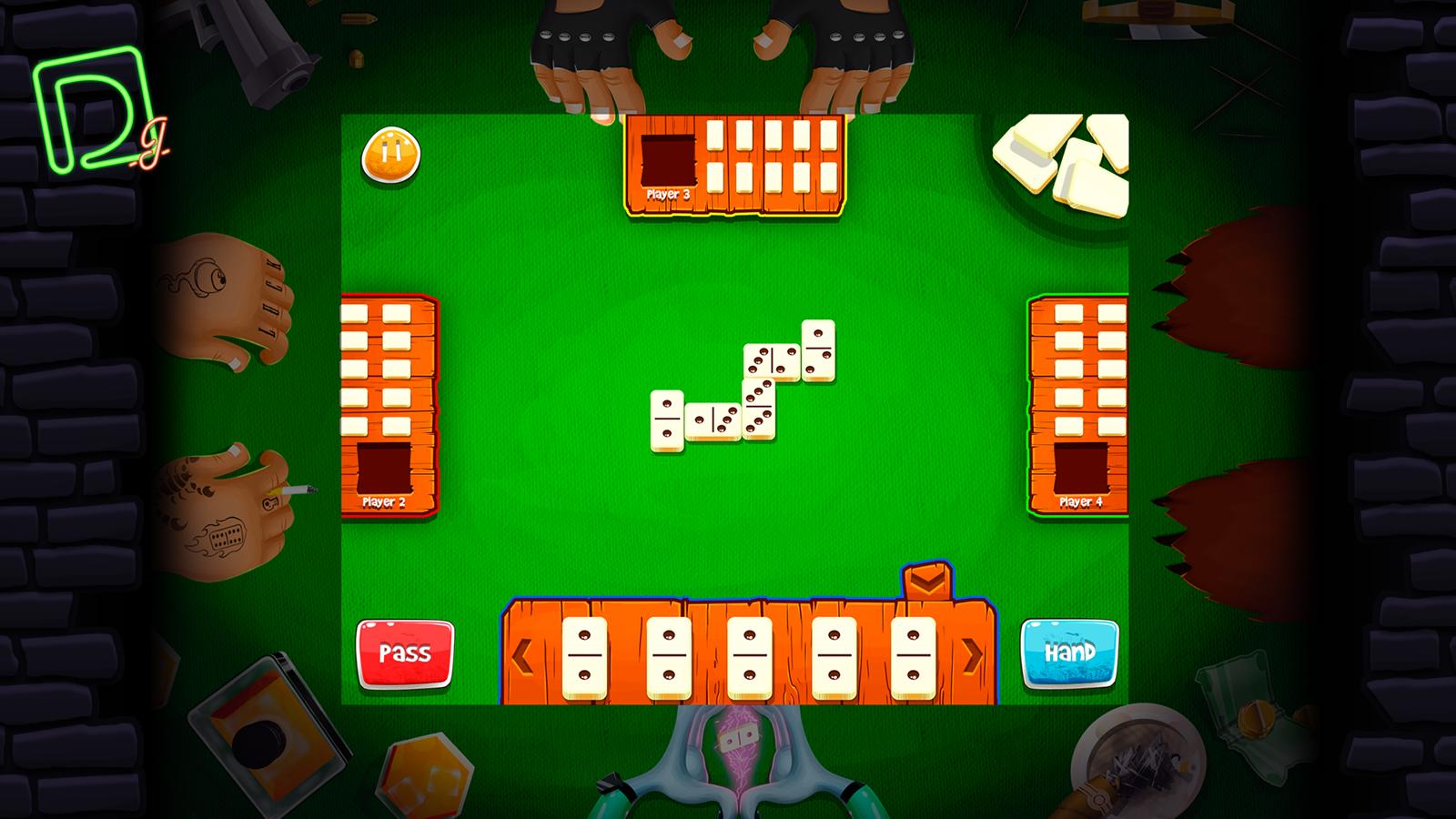Open the Hand view with the blue button

[x=1071, y=652]
